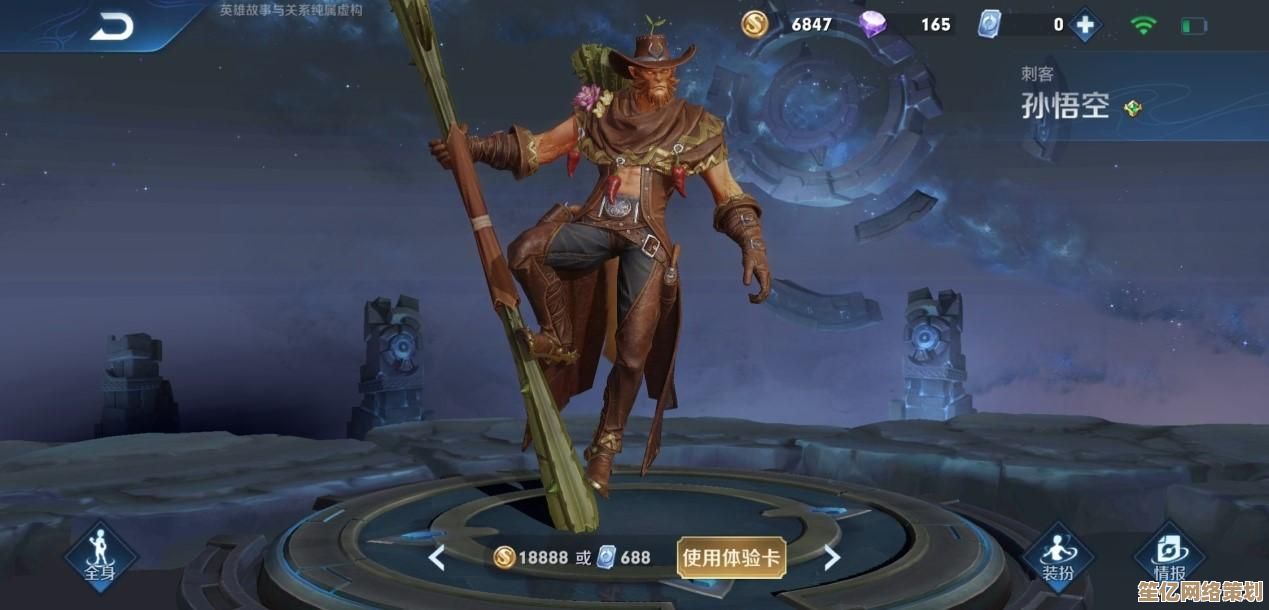Go back using the top-left arrow button
This screenshot has height=610, width=1269.
pyautogui.click(x=111, y=27)
